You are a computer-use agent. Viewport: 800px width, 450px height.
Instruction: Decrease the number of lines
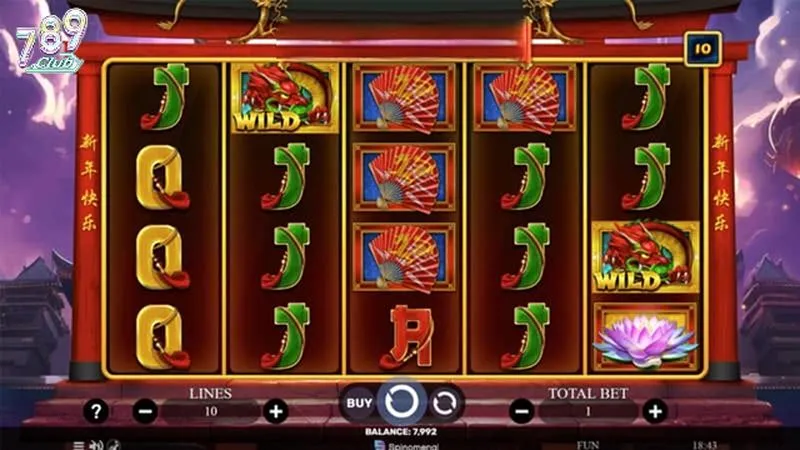click(x=145, y=411)
